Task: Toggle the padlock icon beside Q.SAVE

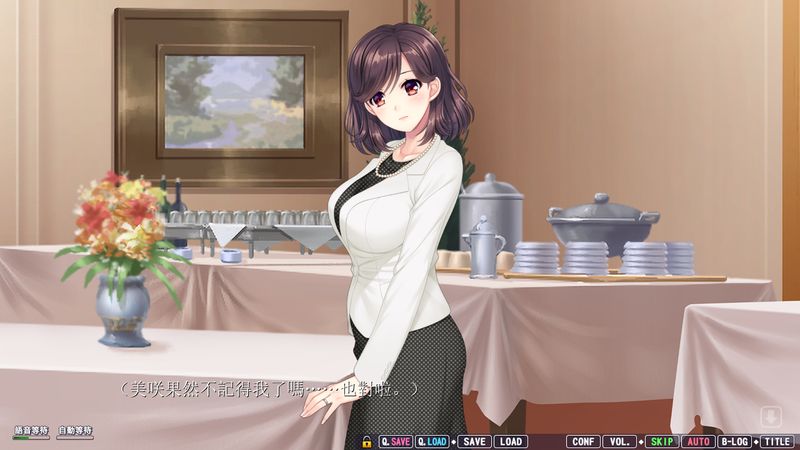Action: tap(367, 441)
